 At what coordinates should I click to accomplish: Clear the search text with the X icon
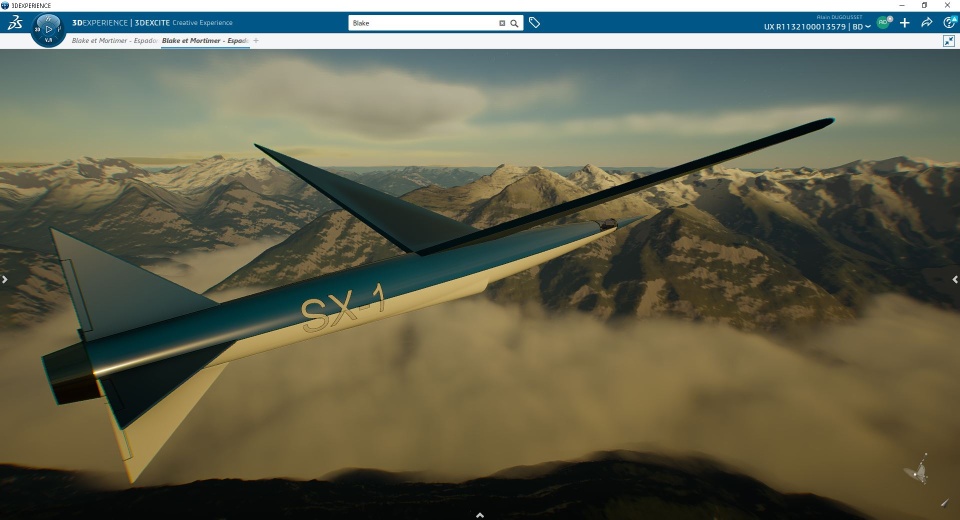pos(502,22)
